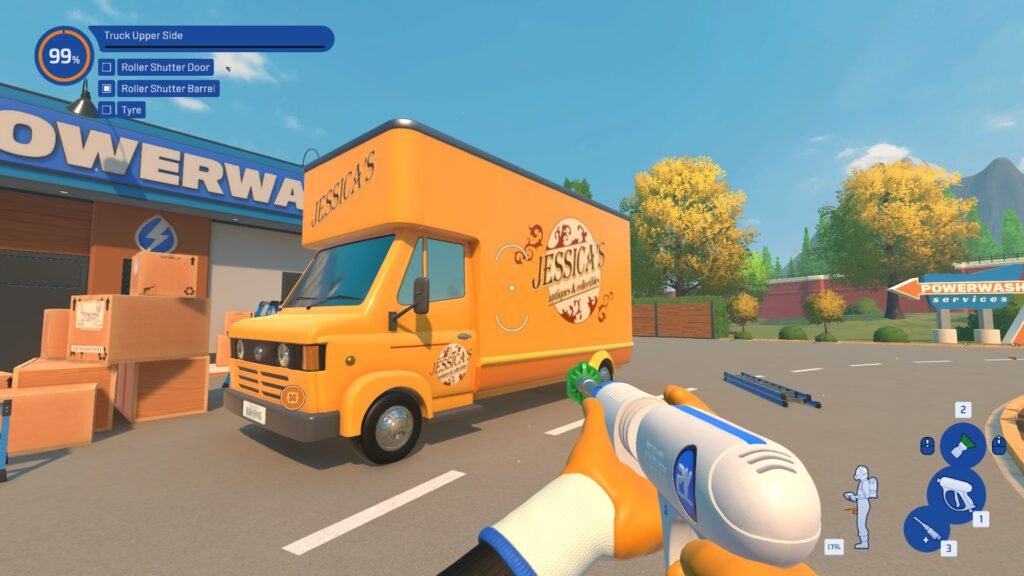This screenshot has width=1024, height=576.
Task: Select the Roller Shutter Door checklist entry
Action: (165, 67)
